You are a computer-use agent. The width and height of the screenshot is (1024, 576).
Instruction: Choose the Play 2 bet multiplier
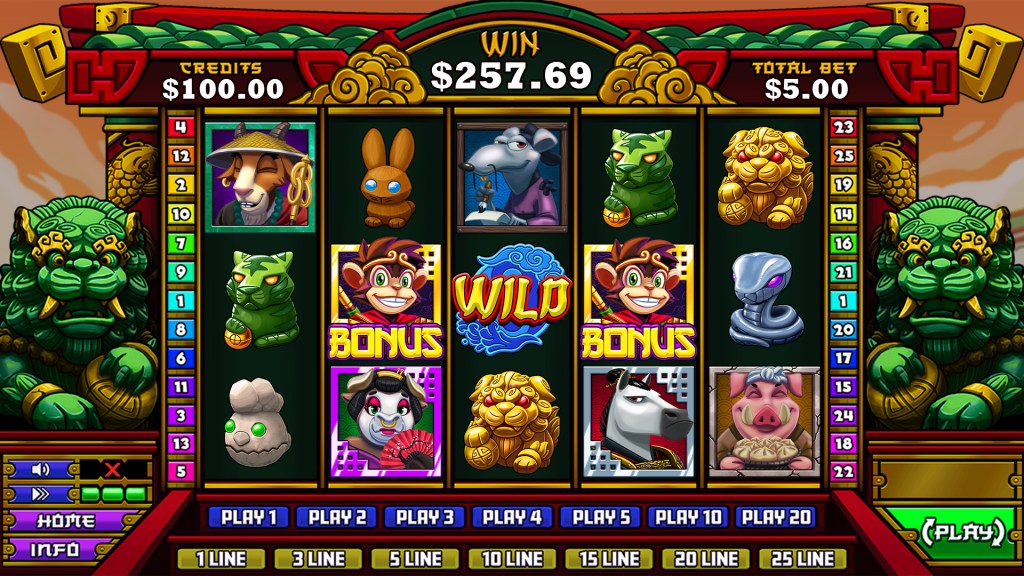pyautogui.click(x=336, y=517)
